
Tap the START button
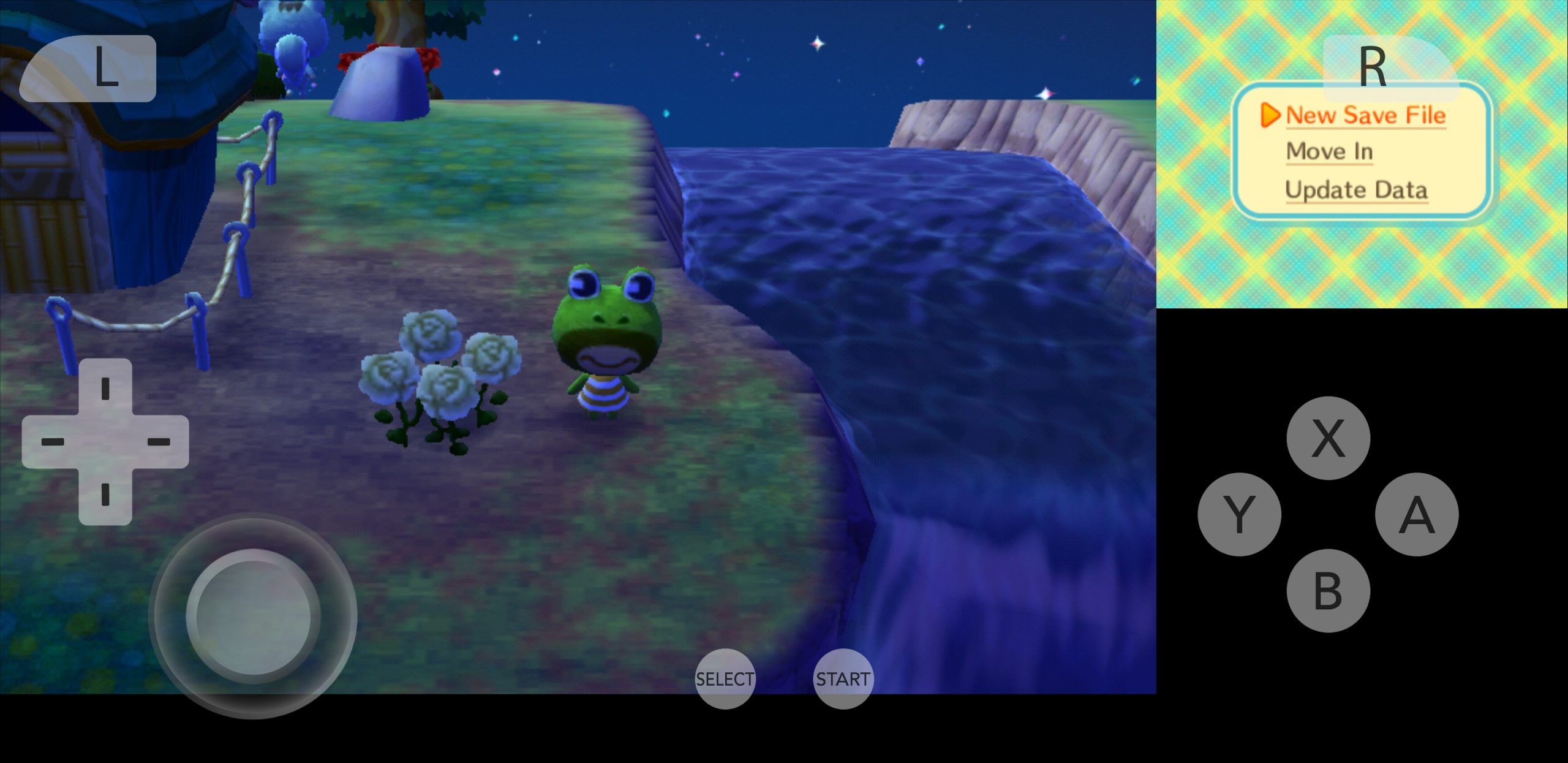tap(842, 678)
